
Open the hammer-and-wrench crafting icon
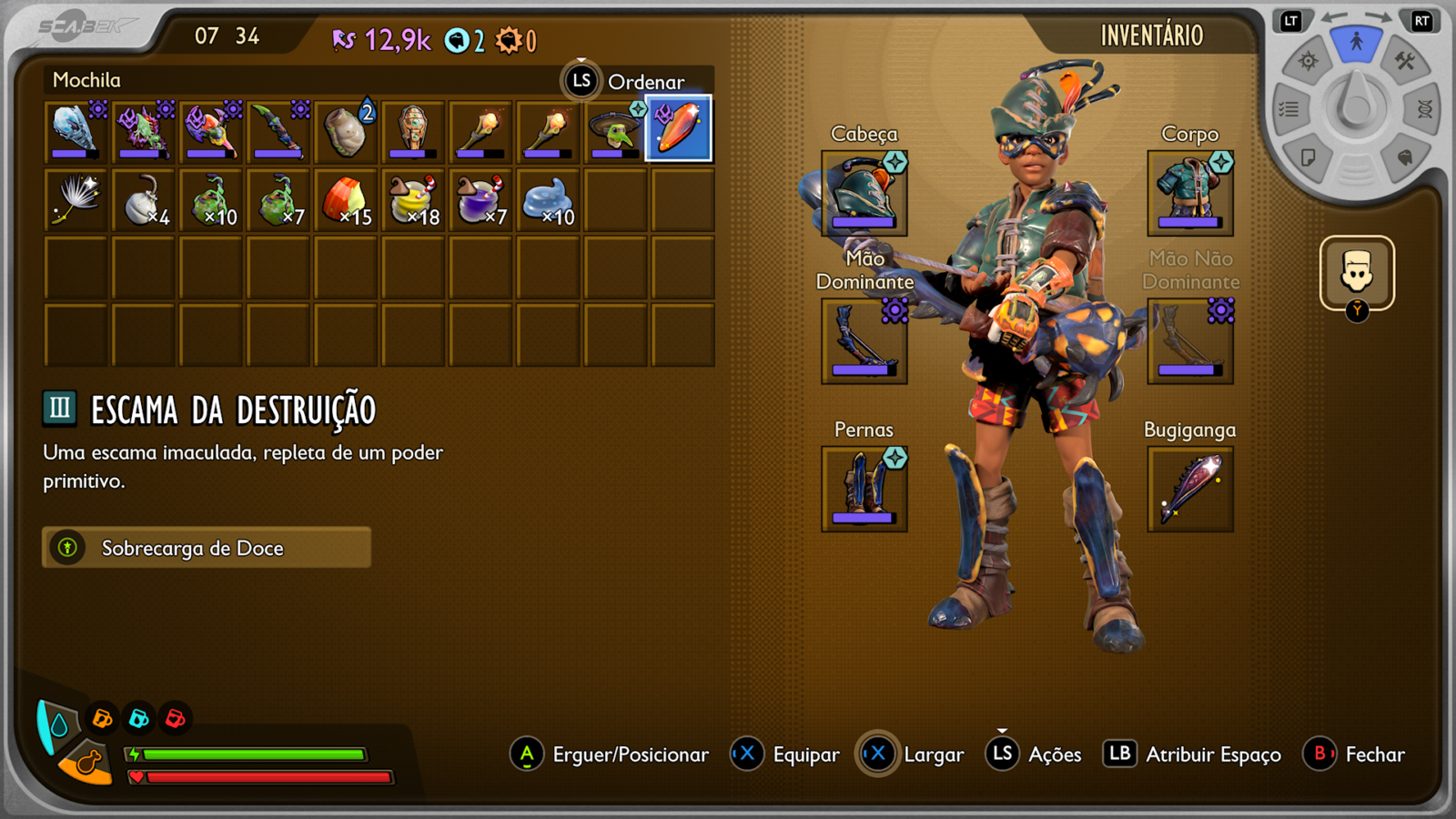click(1405, 62)
